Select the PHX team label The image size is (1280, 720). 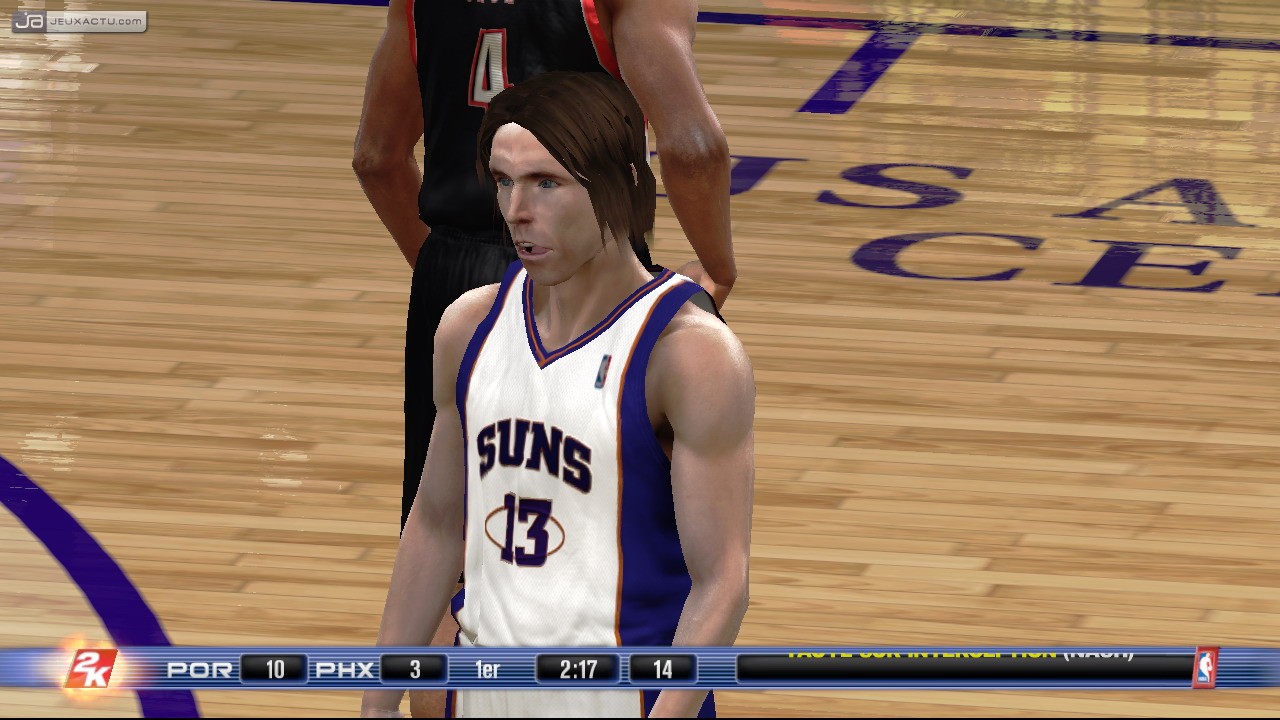tap(344, 669)
